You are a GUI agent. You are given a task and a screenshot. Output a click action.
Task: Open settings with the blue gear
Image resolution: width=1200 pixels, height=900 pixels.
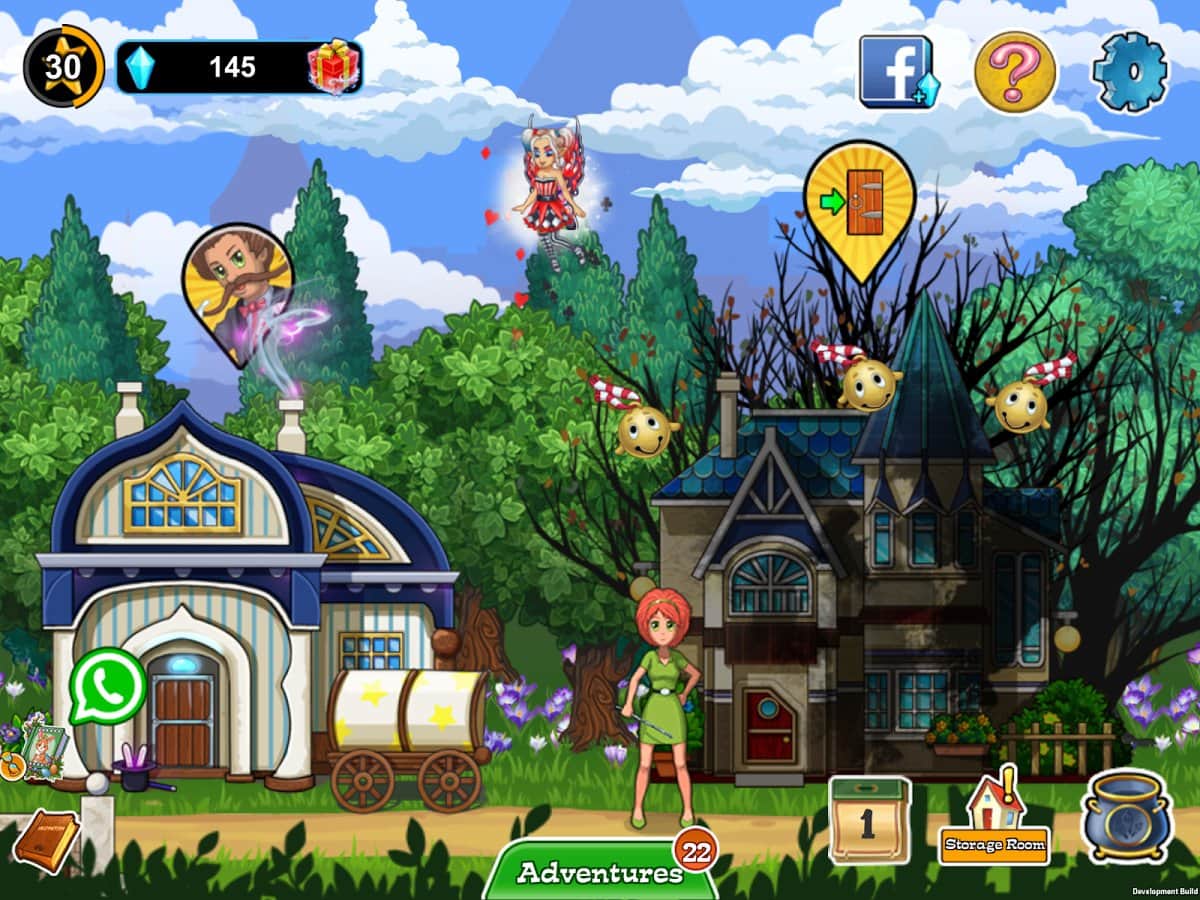point(1129,72)
